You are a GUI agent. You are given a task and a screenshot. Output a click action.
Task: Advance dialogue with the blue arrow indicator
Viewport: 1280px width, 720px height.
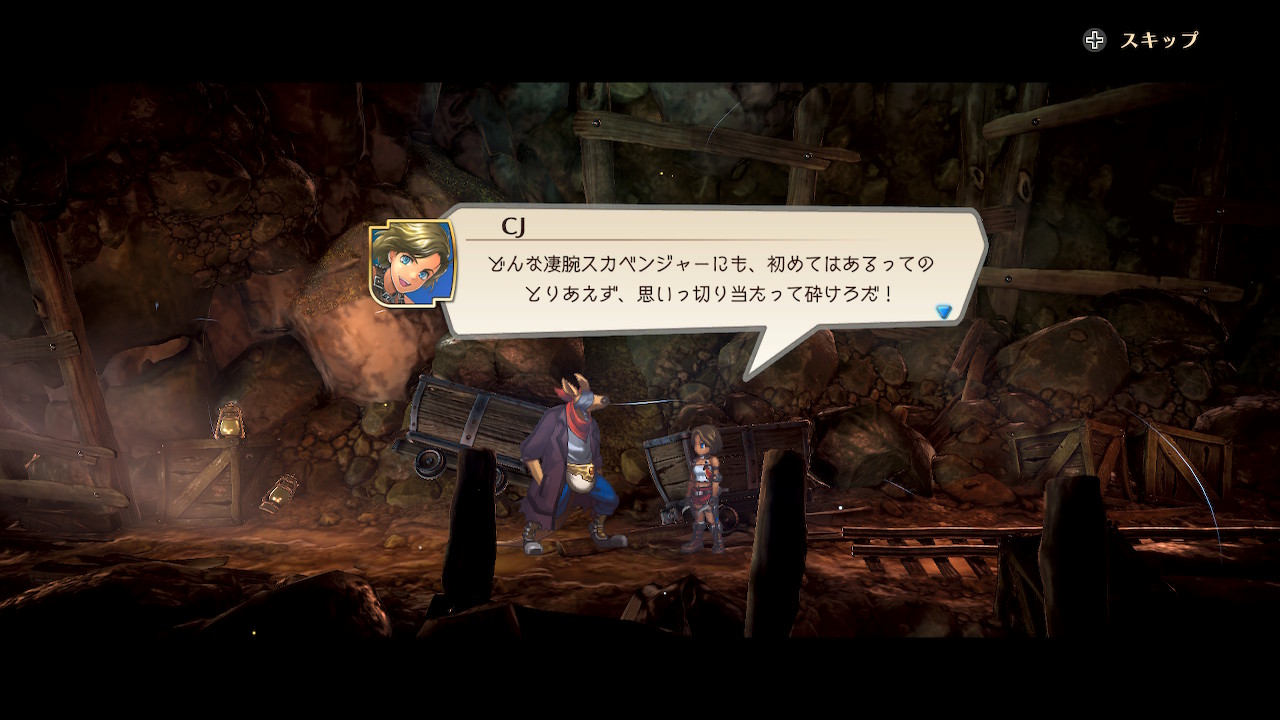tap(943, 312)
